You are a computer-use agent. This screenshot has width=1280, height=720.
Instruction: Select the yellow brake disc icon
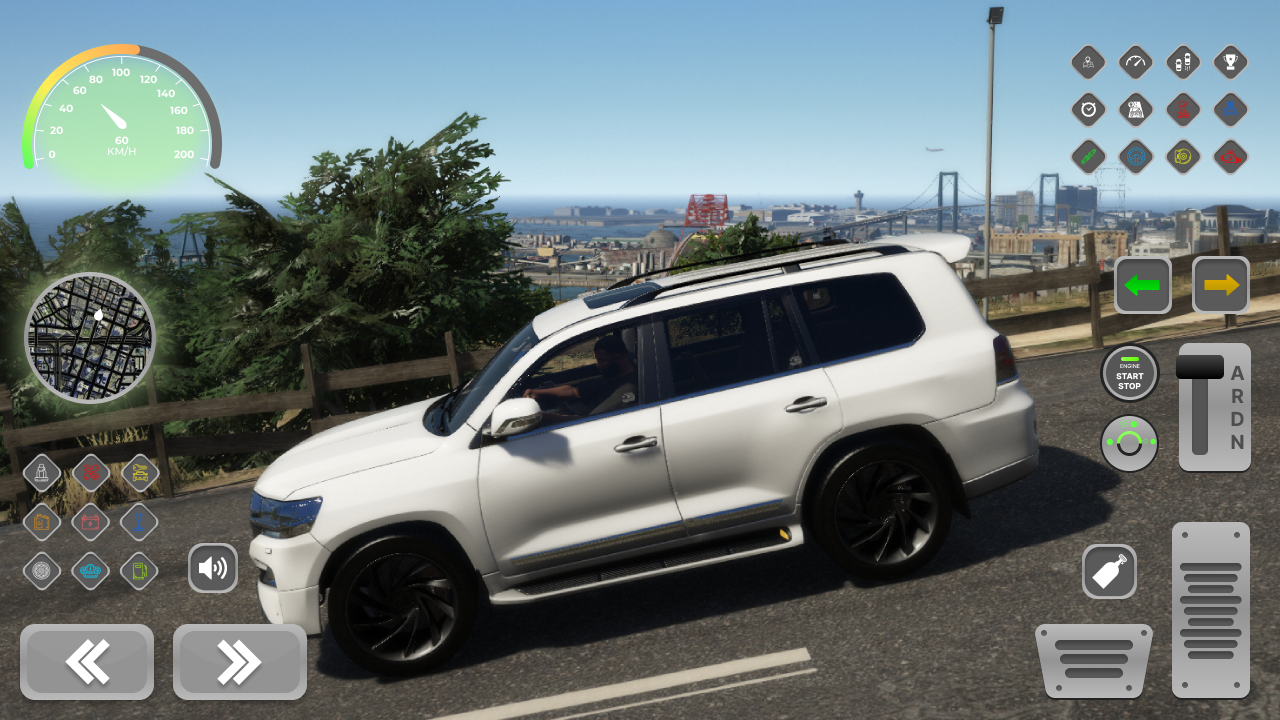[1183, 157]
